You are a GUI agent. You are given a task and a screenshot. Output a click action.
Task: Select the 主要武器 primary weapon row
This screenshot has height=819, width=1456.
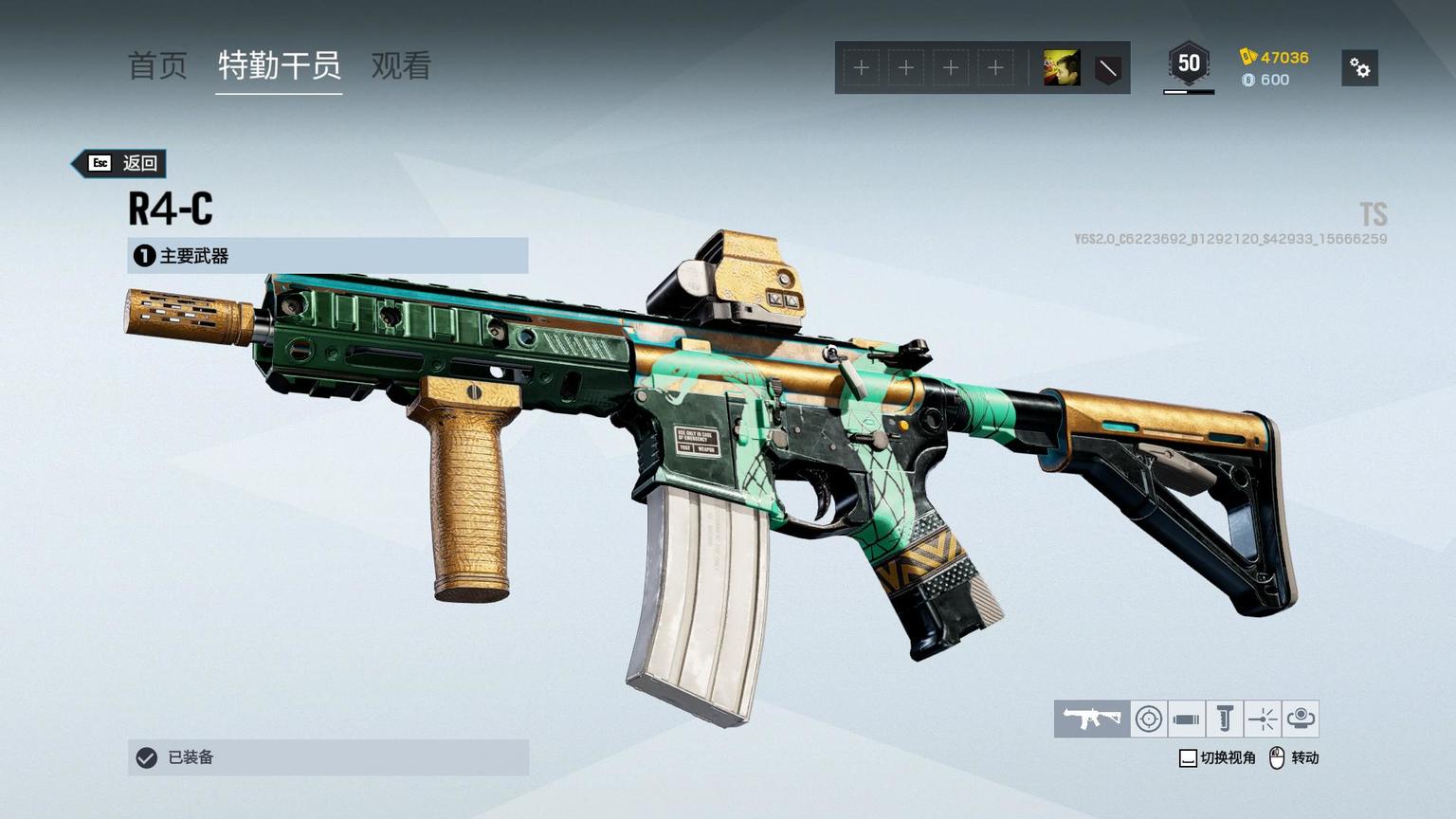click(327, 256)
